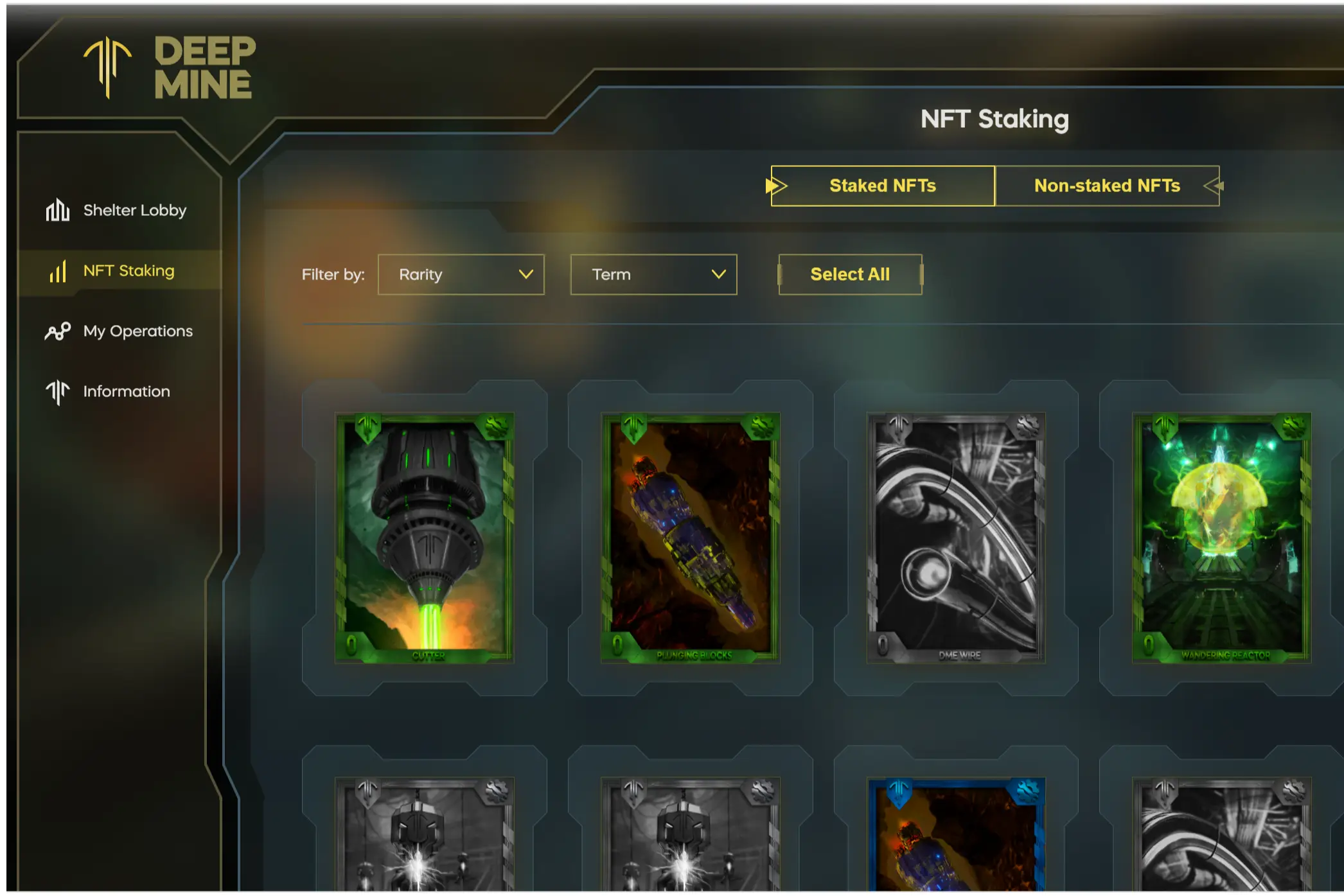Switch to the Non-staked NFTs tab
1344x896 pixels.
1107,186
